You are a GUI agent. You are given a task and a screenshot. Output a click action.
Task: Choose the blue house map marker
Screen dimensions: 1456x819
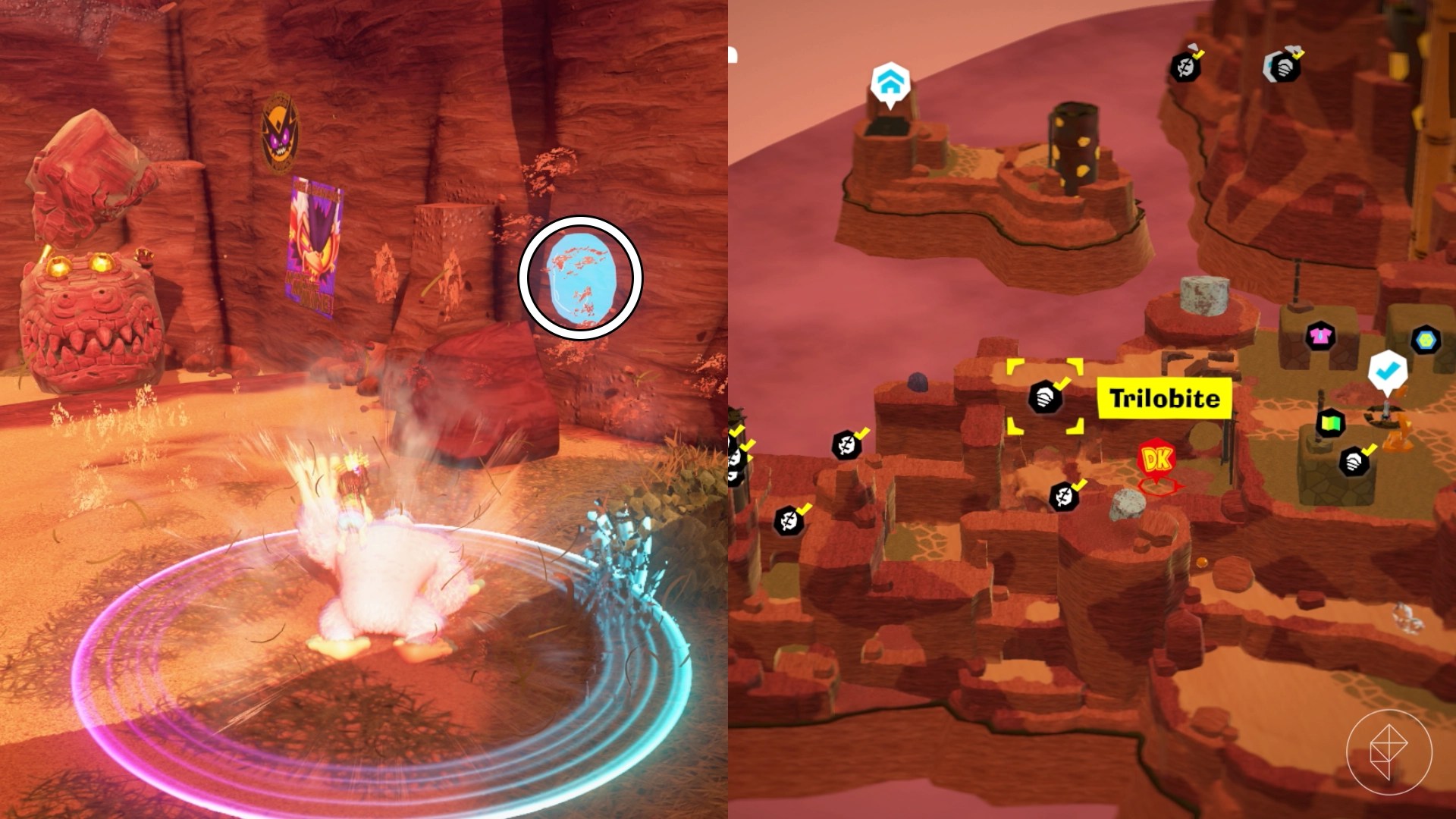(x=890, y=80)
